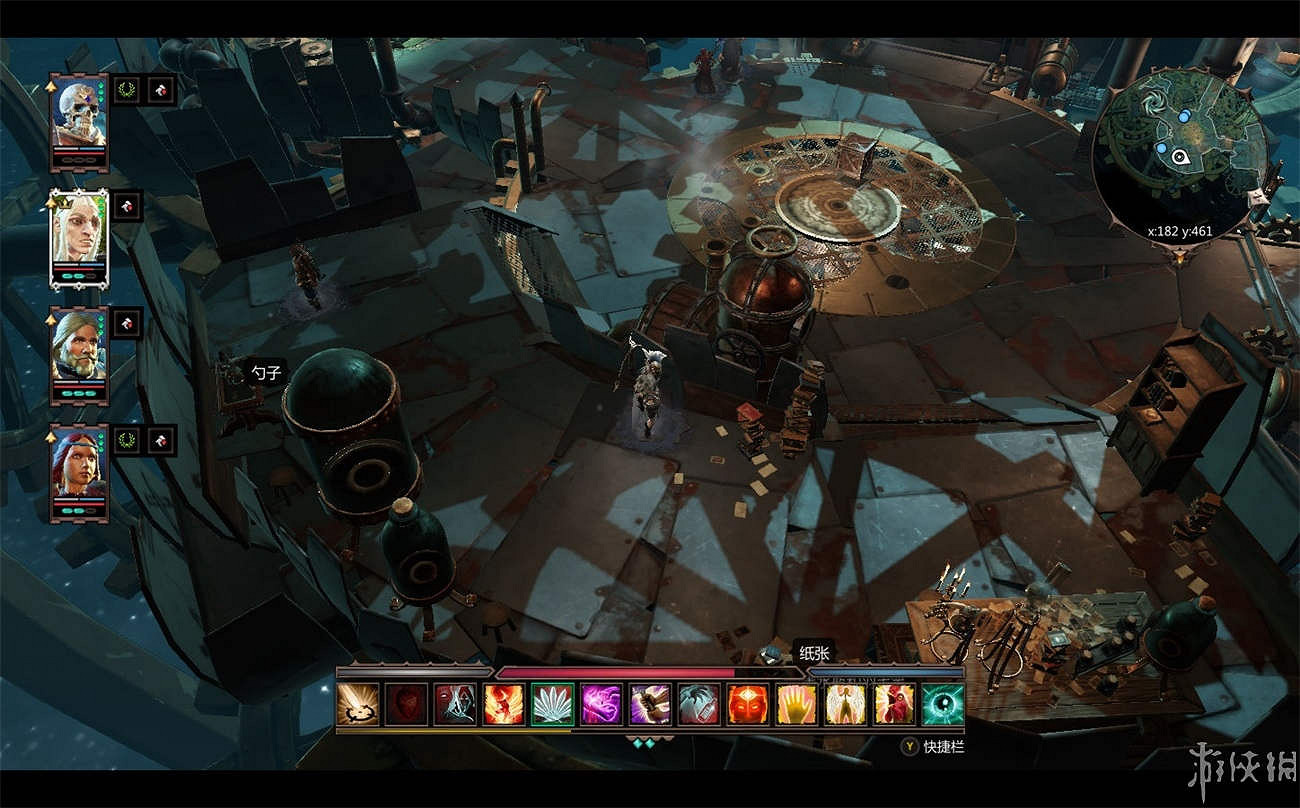Use the red cloaked figure skill
Screen dimensions: 1300x808
(894, 704)
